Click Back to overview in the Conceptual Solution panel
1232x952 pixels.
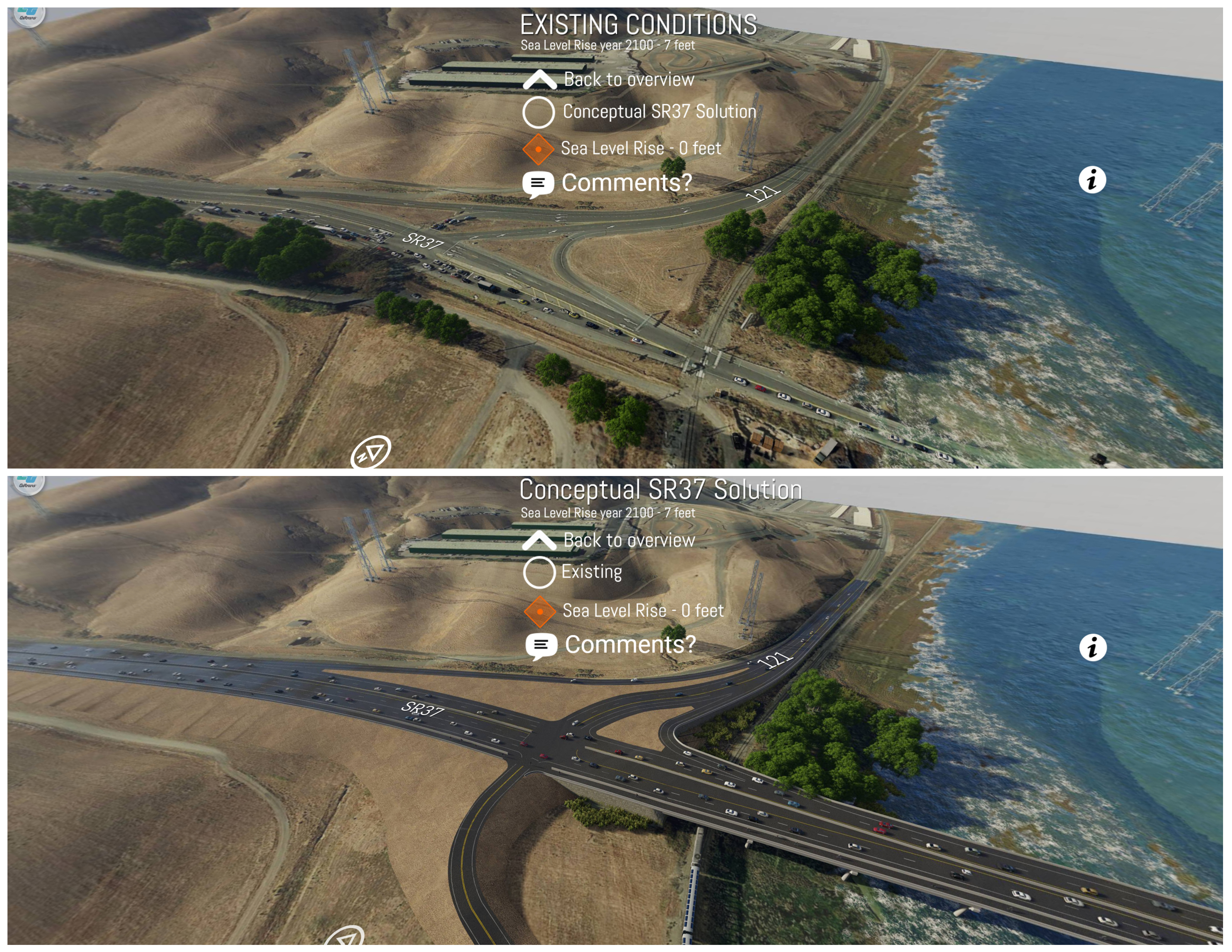click(x=539, y=540)
